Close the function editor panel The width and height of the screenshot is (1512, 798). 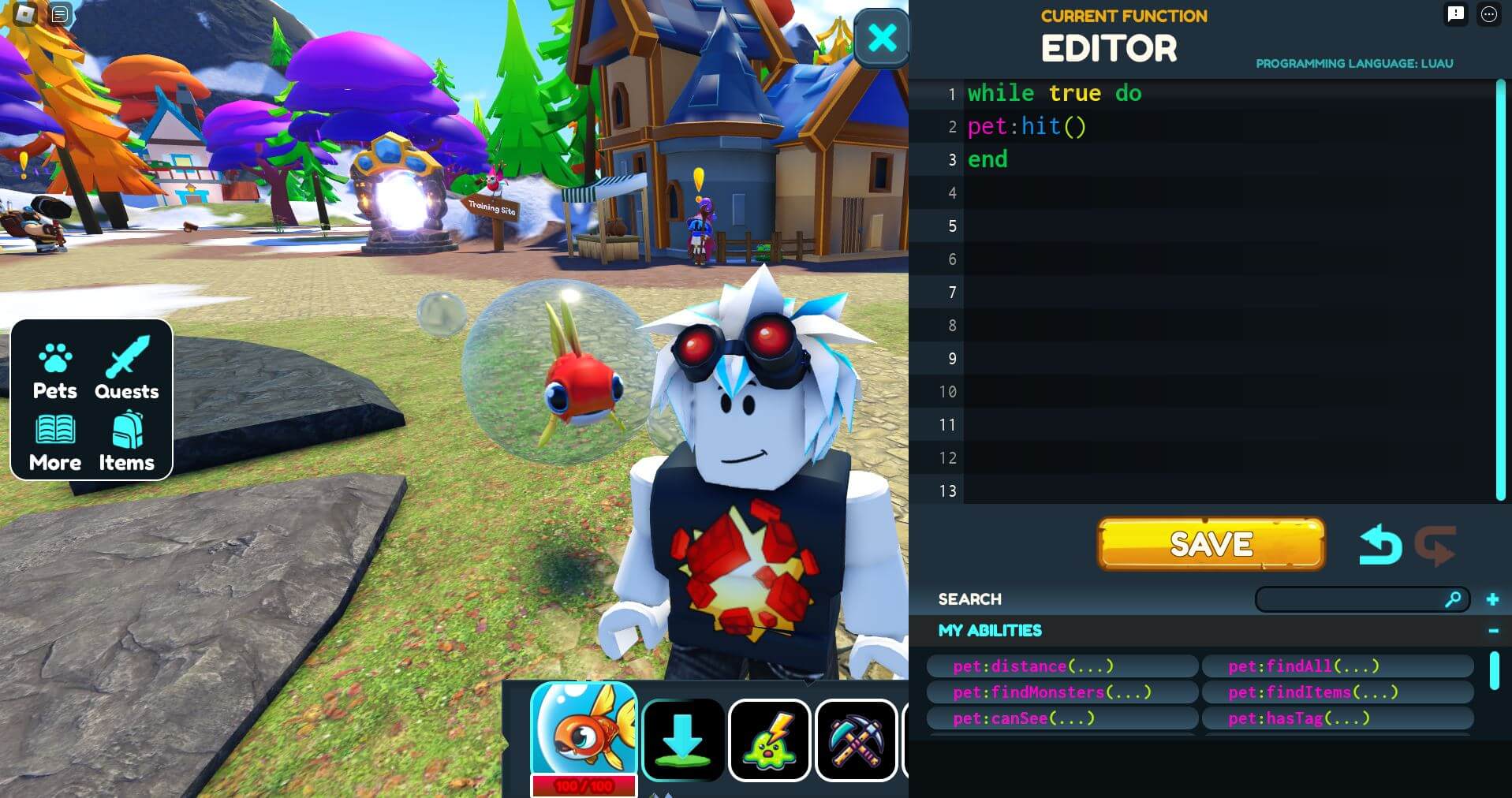pyautogui.click(x=881, y=38)
